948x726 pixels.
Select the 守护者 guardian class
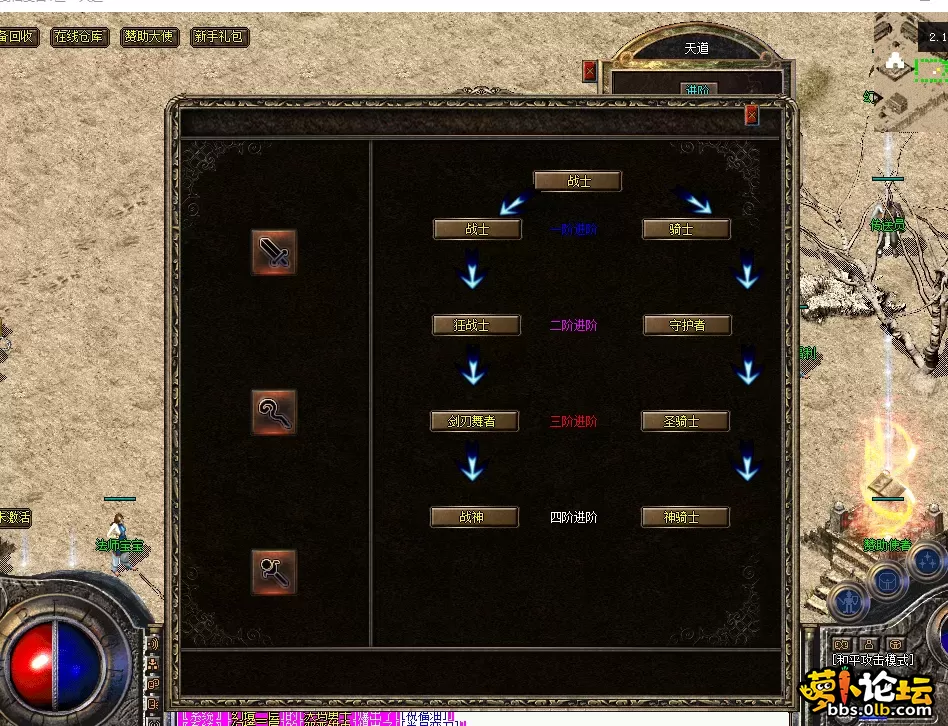687,325
